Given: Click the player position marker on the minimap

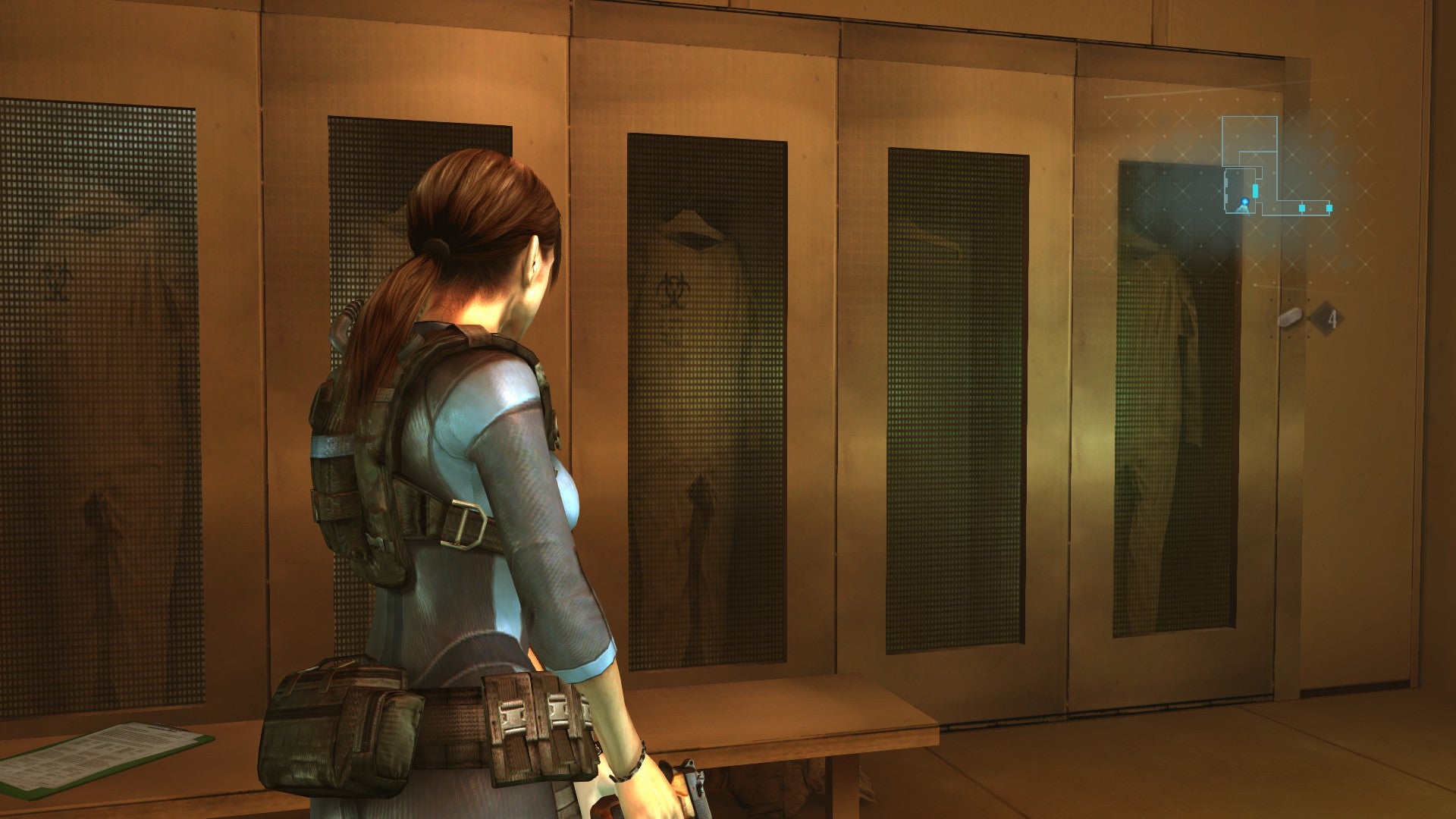Looking at the screenshot, I should [1244, 202].
